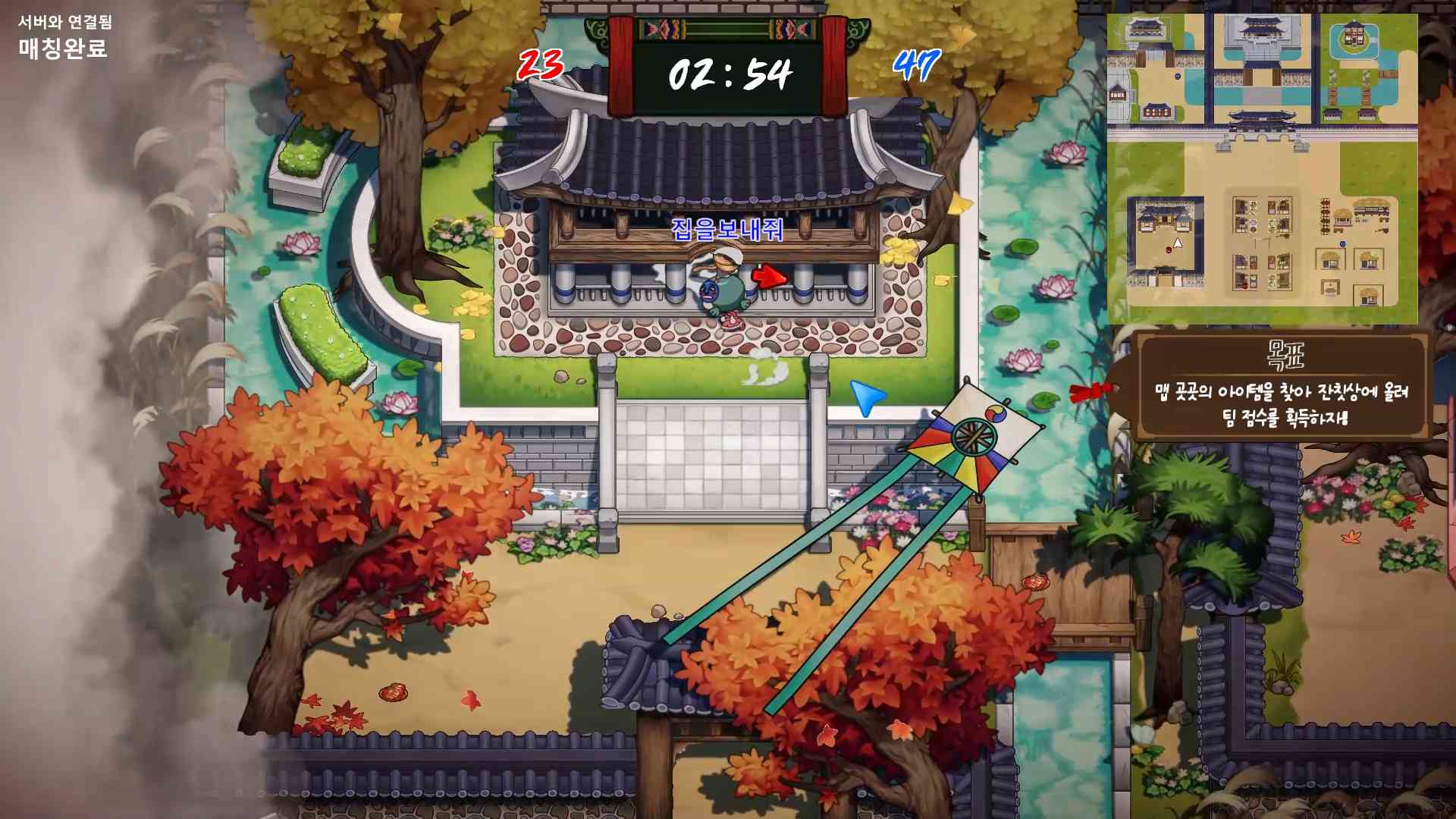The image size is (1456, 819).
Task: Click the white player position arrow on the minimap
Action: pos(1177,243)
